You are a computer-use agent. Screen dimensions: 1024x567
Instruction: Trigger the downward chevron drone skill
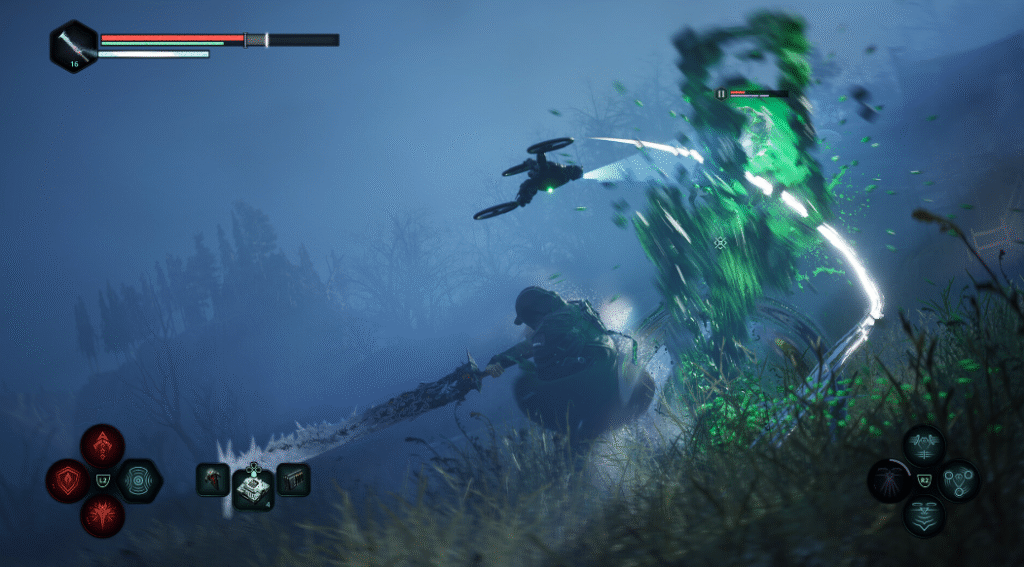pos(923,516)
